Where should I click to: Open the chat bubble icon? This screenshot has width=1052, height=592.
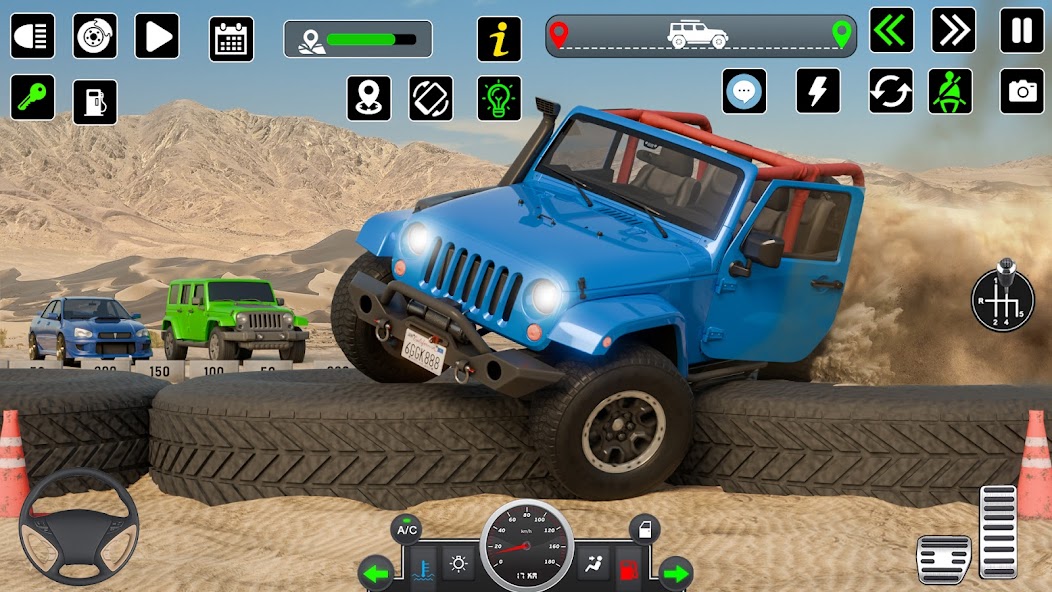coord(744,91)
